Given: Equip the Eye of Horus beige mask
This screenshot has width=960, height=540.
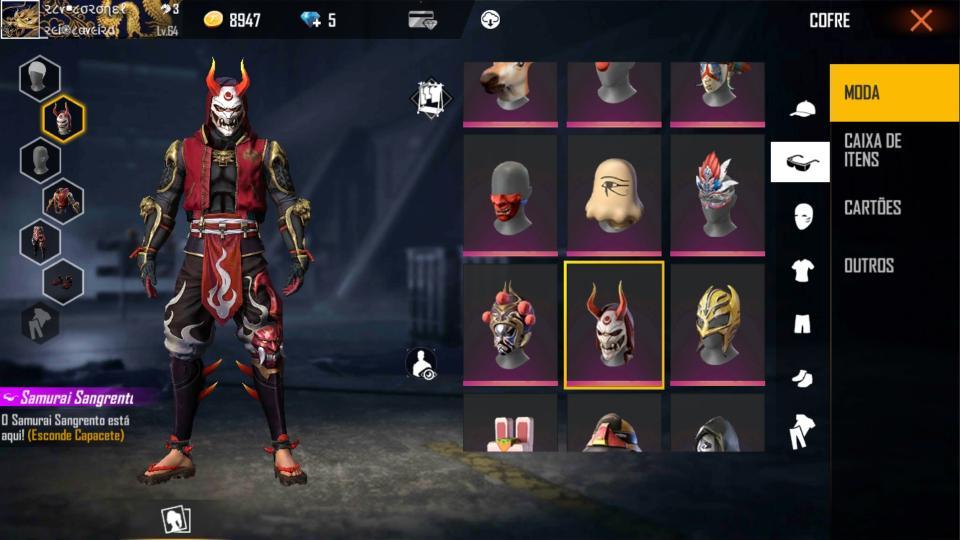Looking at the screenshot, I should 614,194.
